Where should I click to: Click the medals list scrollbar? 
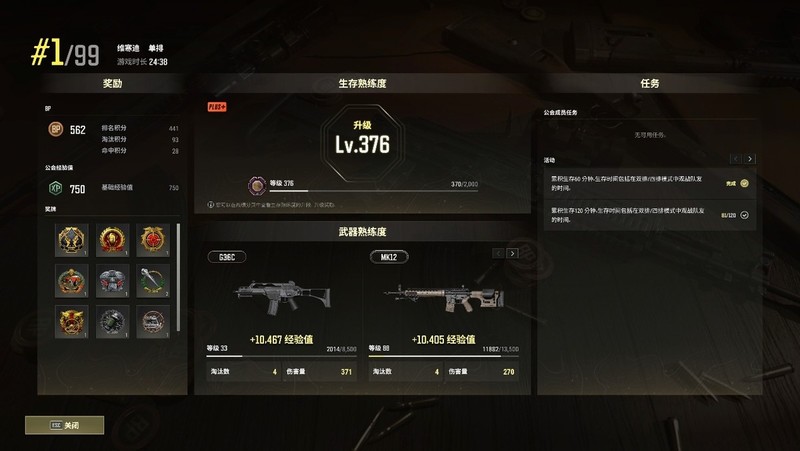click(180, 270)
